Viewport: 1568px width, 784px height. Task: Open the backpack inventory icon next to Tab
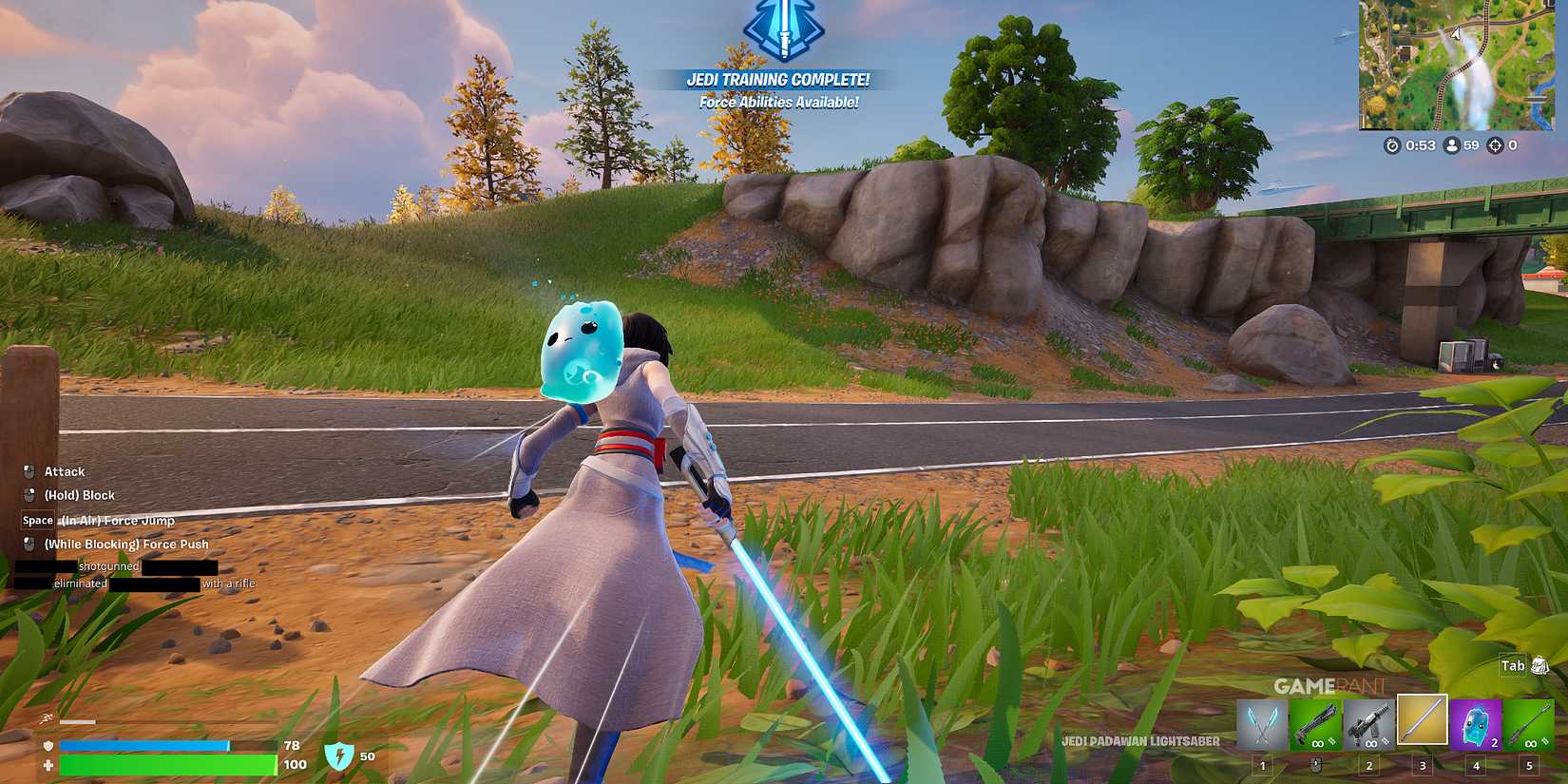pyautogui.click(x=1540, y=666)
